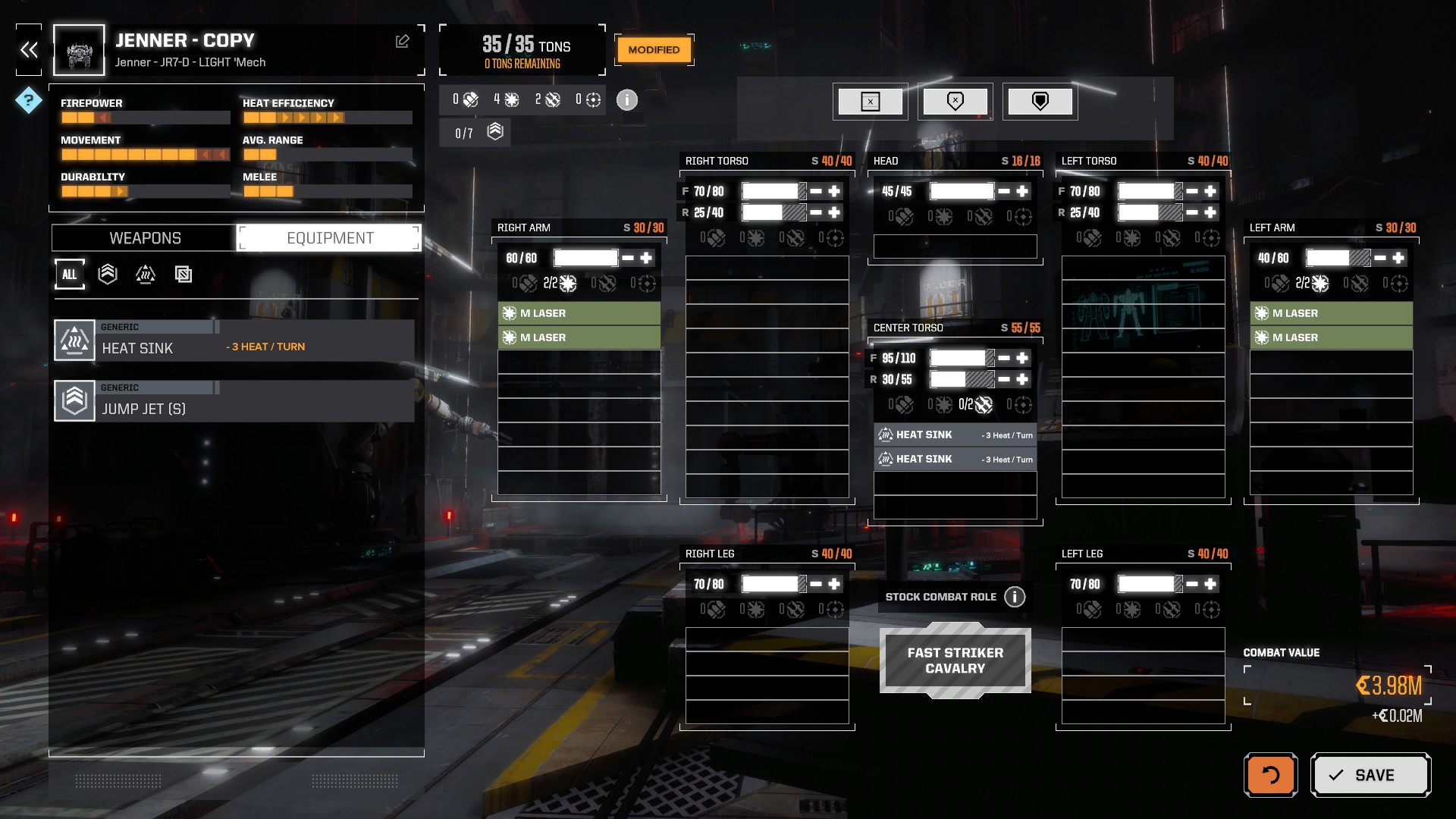Open hardpoint info icon beside weapon counts
The width and height of the screenshot is (1456, 819).
point(626,100)
